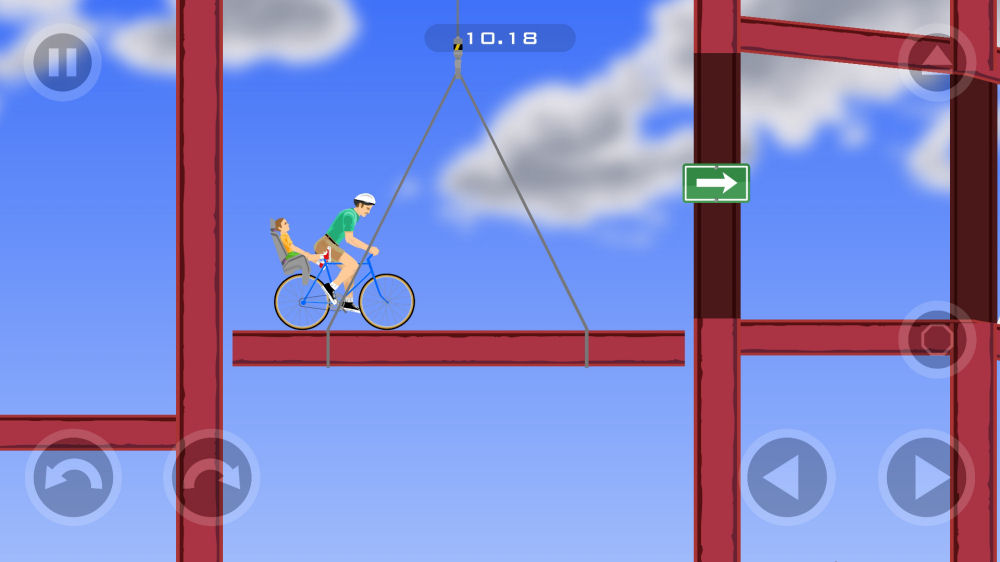This screenshot has width=1000, height=562.
Task: Tap the left arrow reverse button
Action: tap(787, 478)
